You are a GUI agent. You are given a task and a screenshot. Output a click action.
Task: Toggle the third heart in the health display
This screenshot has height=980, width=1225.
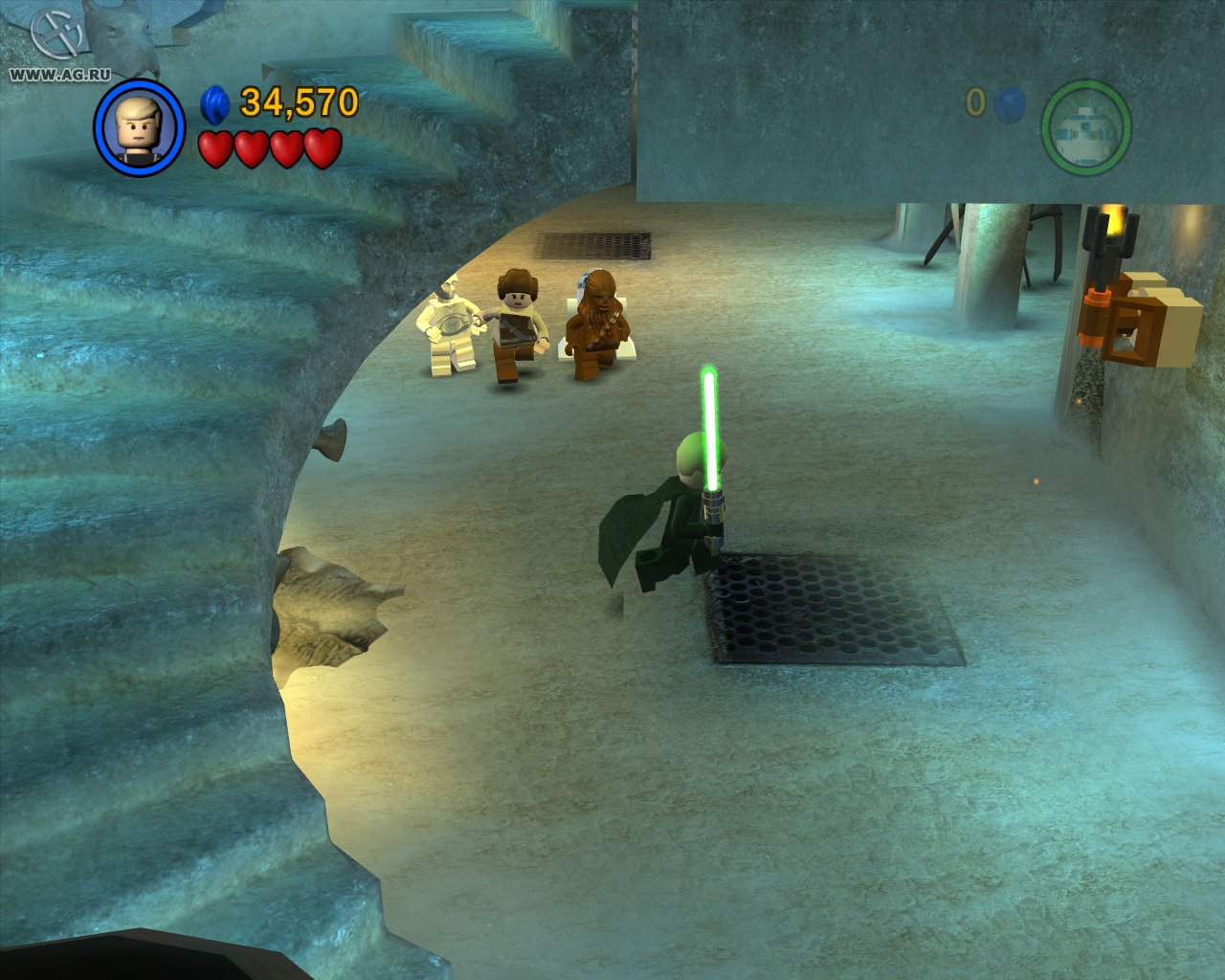tap(287, 149)
